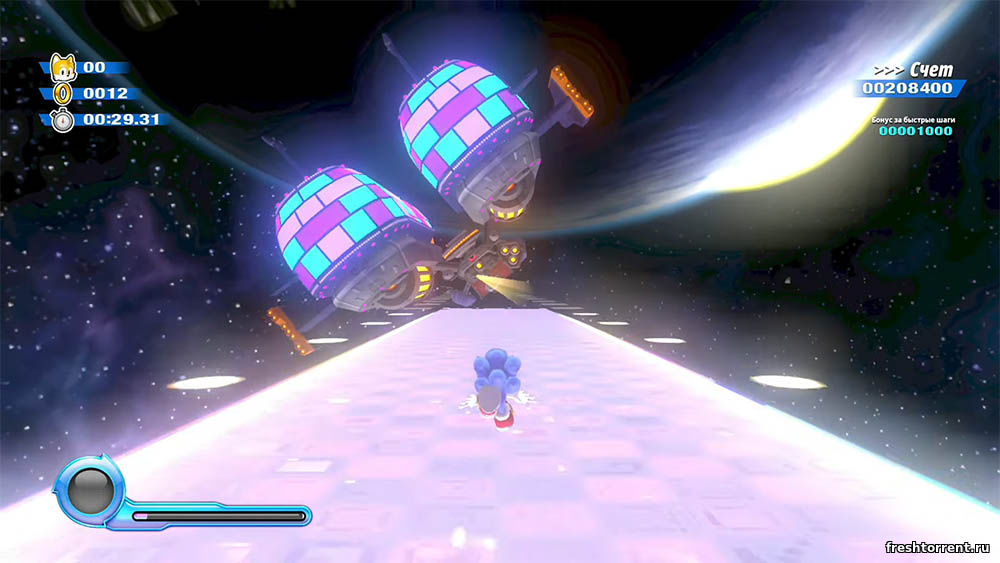Select the gold ring counter icon

[x=63, y=93]
